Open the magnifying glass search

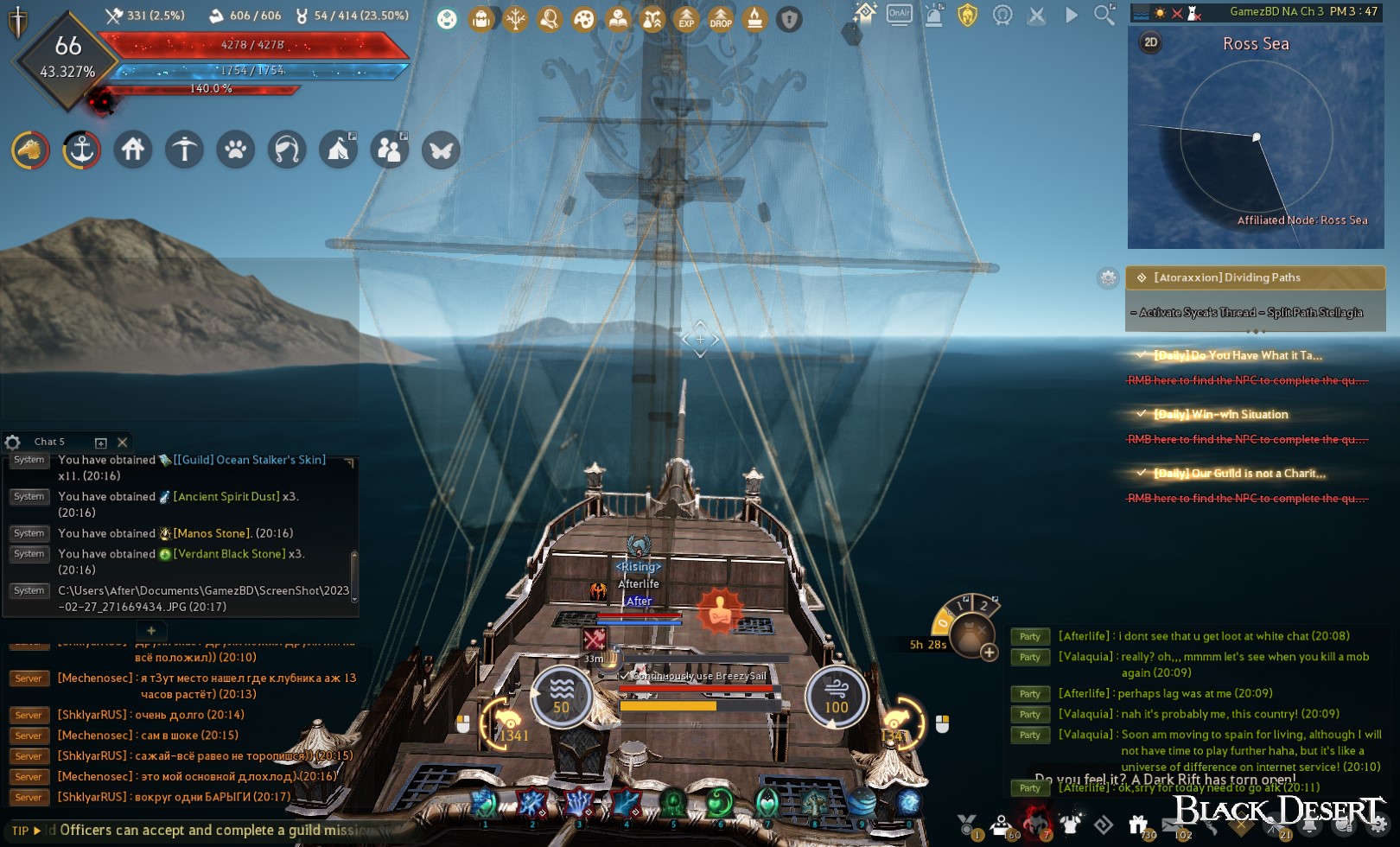(1104, 15)
